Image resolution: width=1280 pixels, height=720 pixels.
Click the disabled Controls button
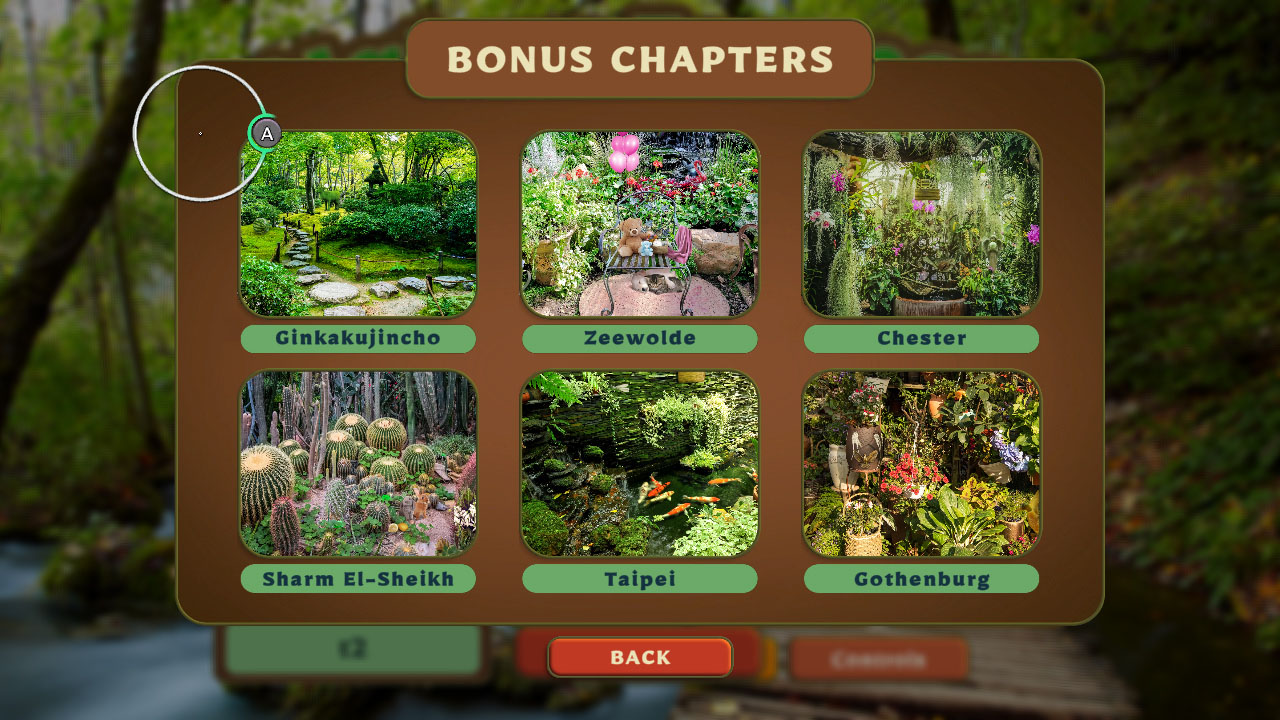(x=880, y=658)
